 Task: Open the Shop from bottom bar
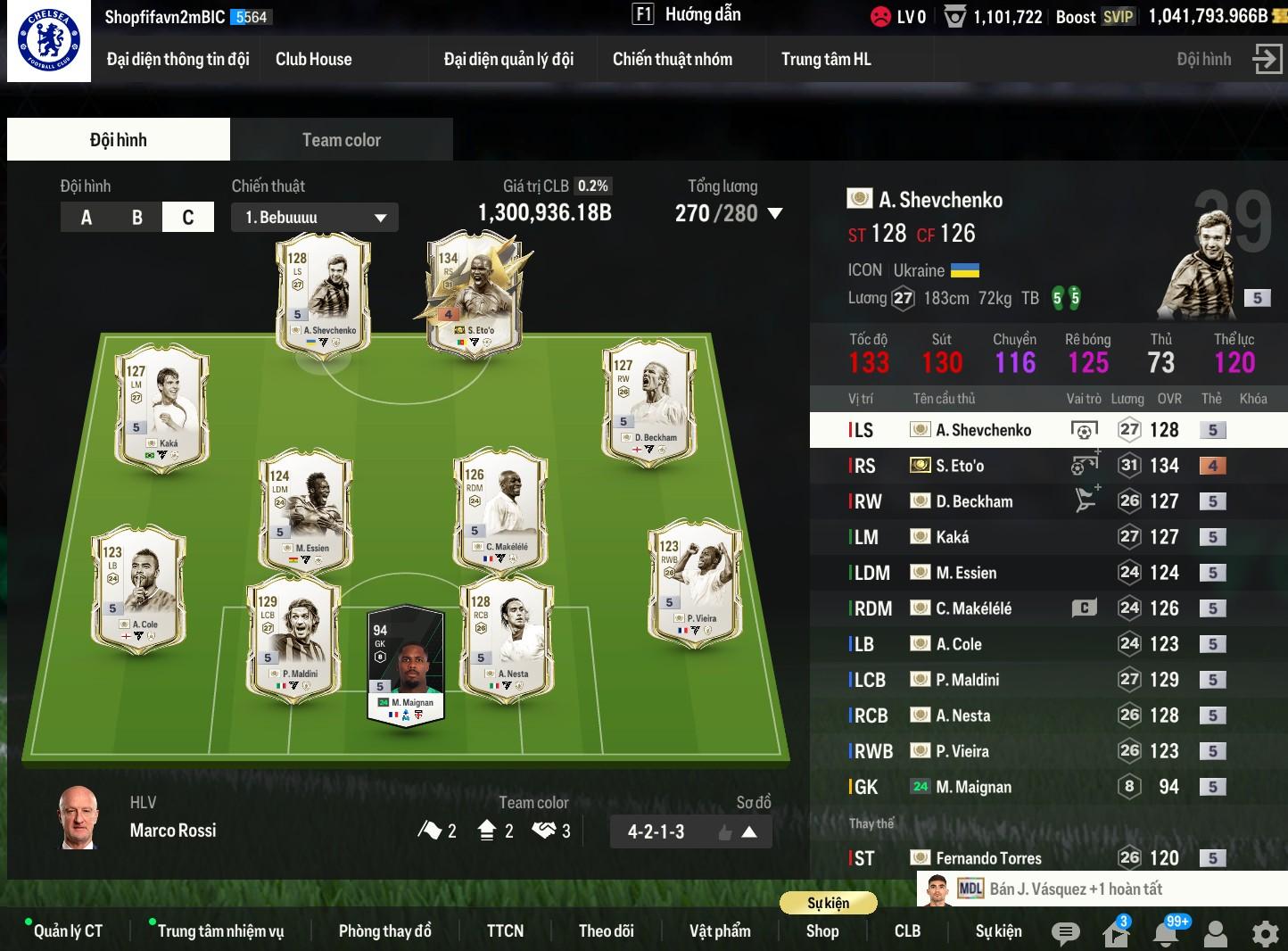pyautogui.click(x=822, y=931)
